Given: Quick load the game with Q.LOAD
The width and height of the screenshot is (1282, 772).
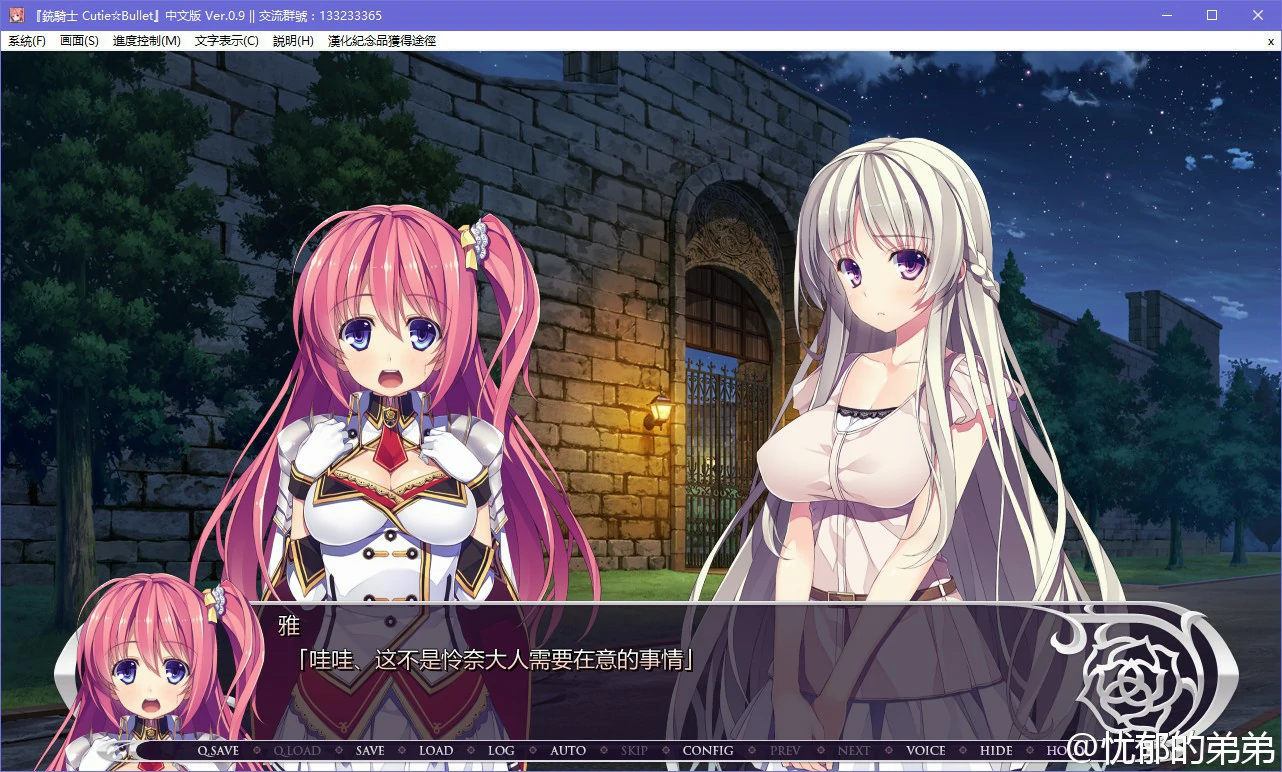Looking at the screenshot, I should [297, 750].
